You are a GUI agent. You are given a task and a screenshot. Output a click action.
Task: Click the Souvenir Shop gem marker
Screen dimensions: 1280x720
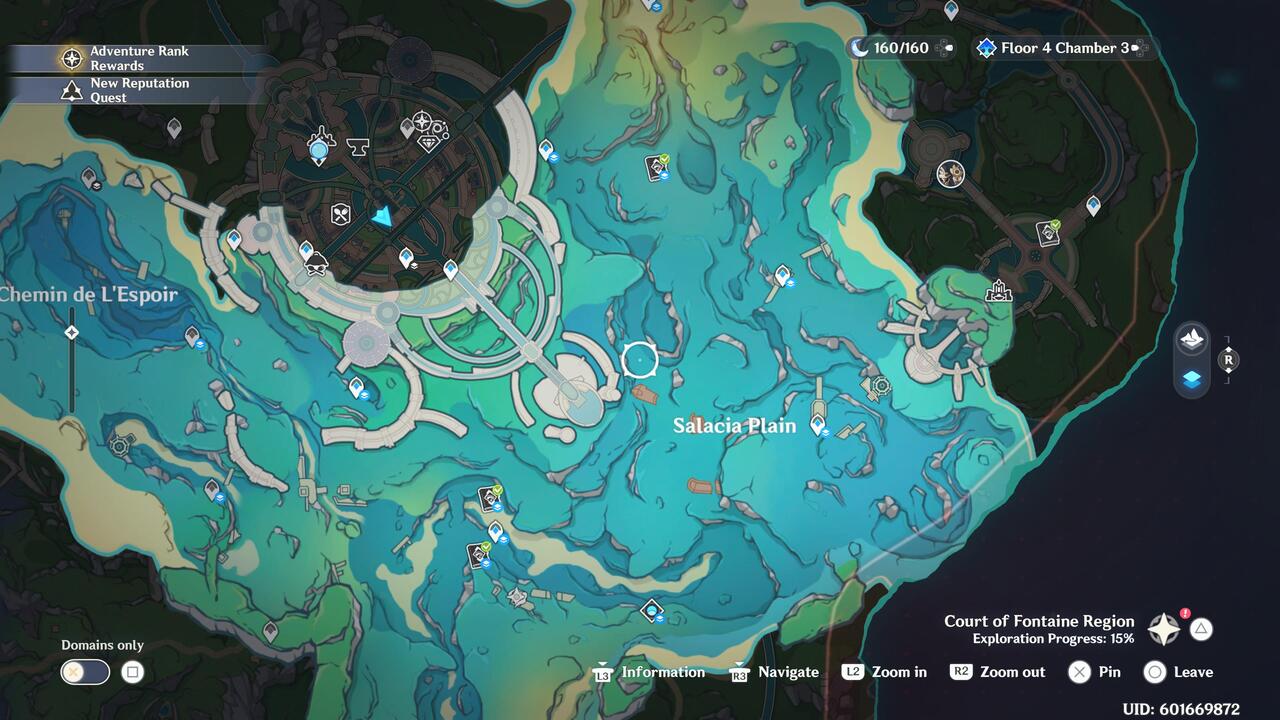[x=430, y=143]
